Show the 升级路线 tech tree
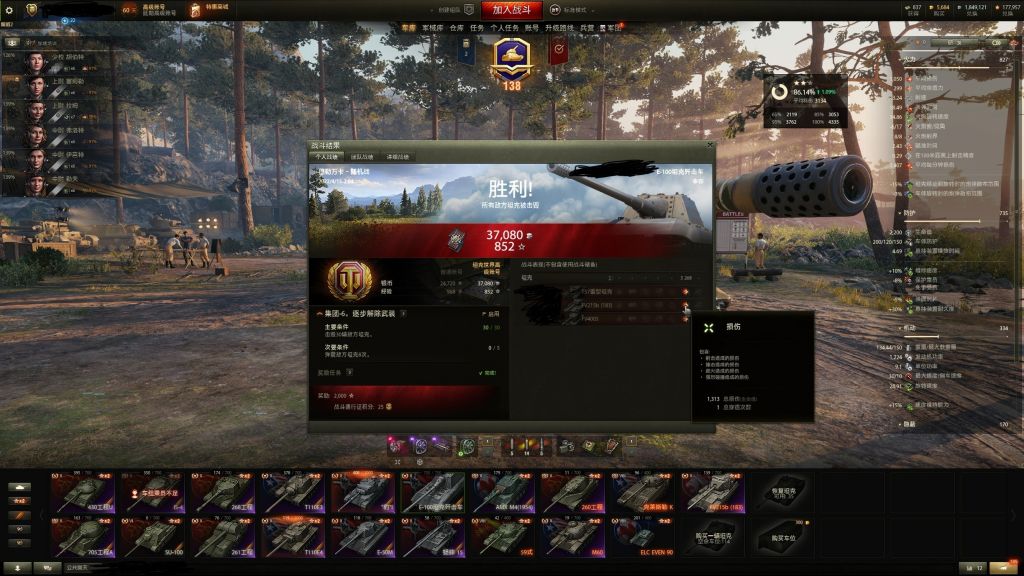The height and width of the screenshot is (576, 1024). [x=560, y=29]
